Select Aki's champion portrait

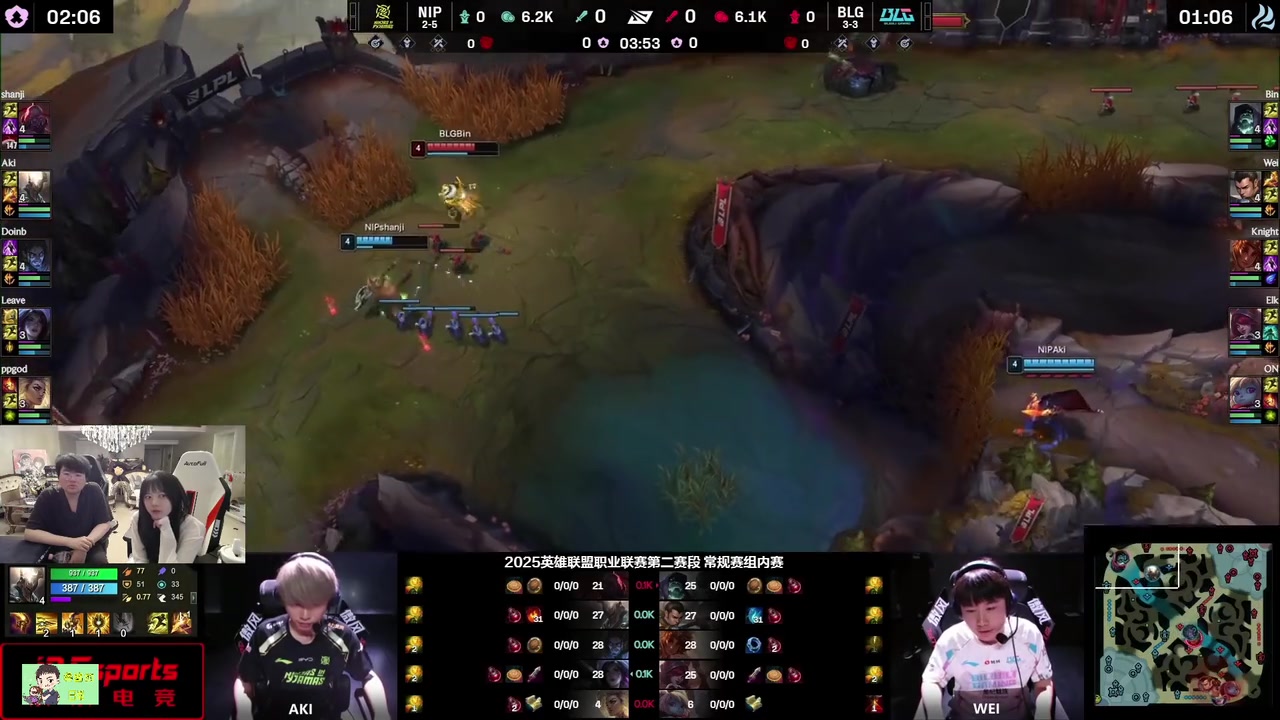point(34,188)
